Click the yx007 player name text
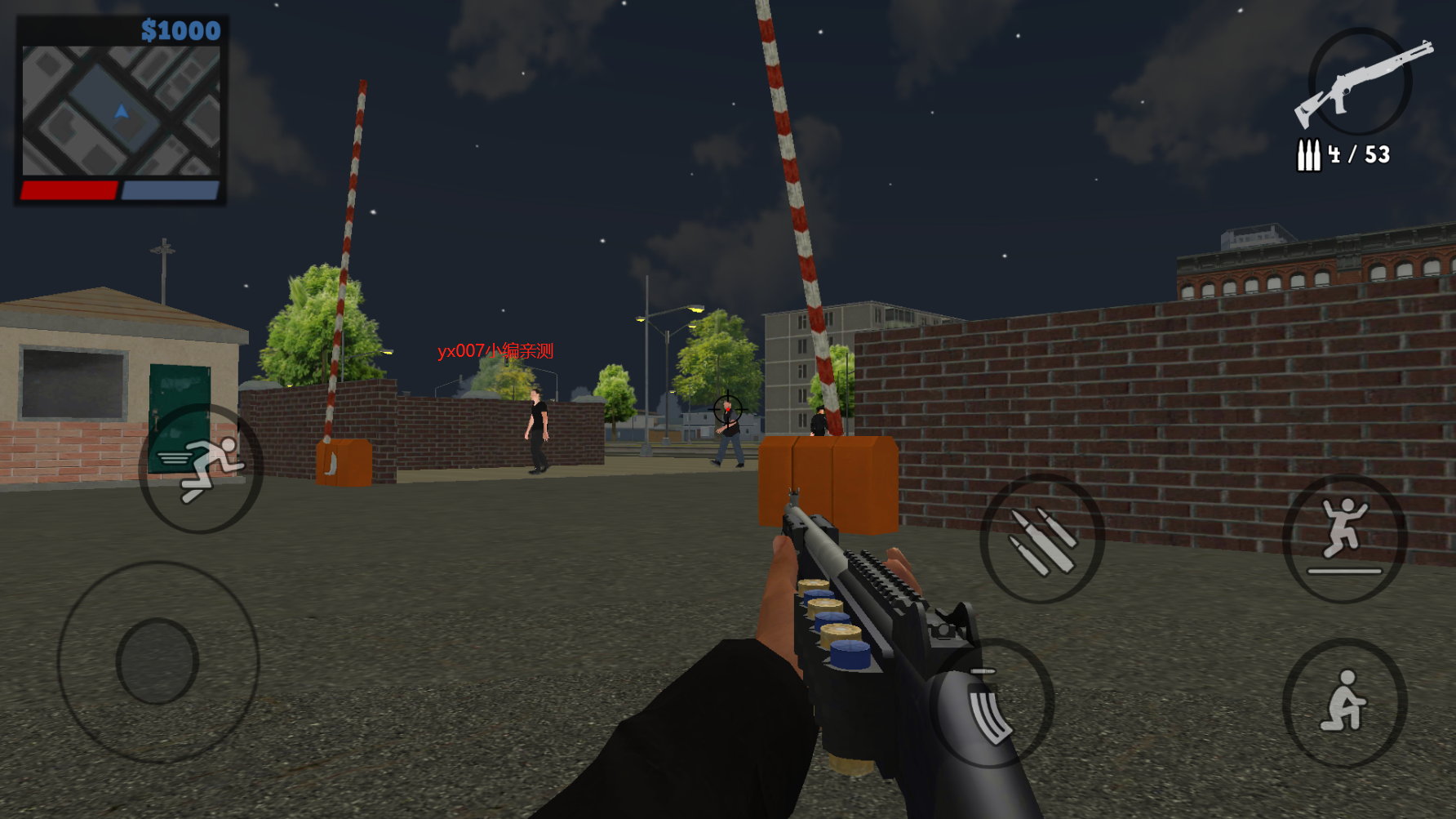This screenshot has height=819, width=1456. tap(495, 351)
